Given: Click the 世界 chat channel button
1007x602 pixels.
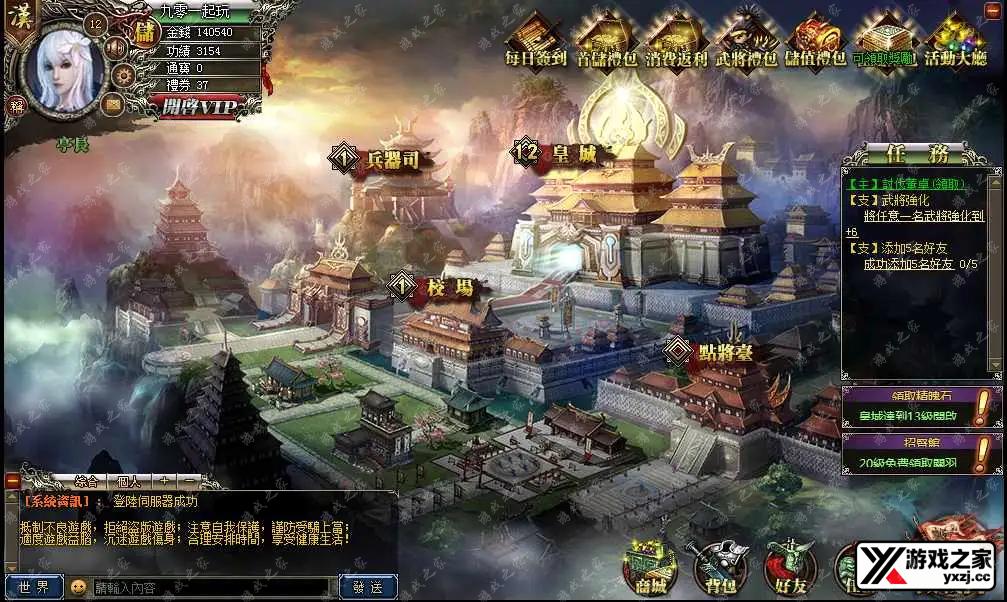Looking at the screenshot, I should (33, 587).
